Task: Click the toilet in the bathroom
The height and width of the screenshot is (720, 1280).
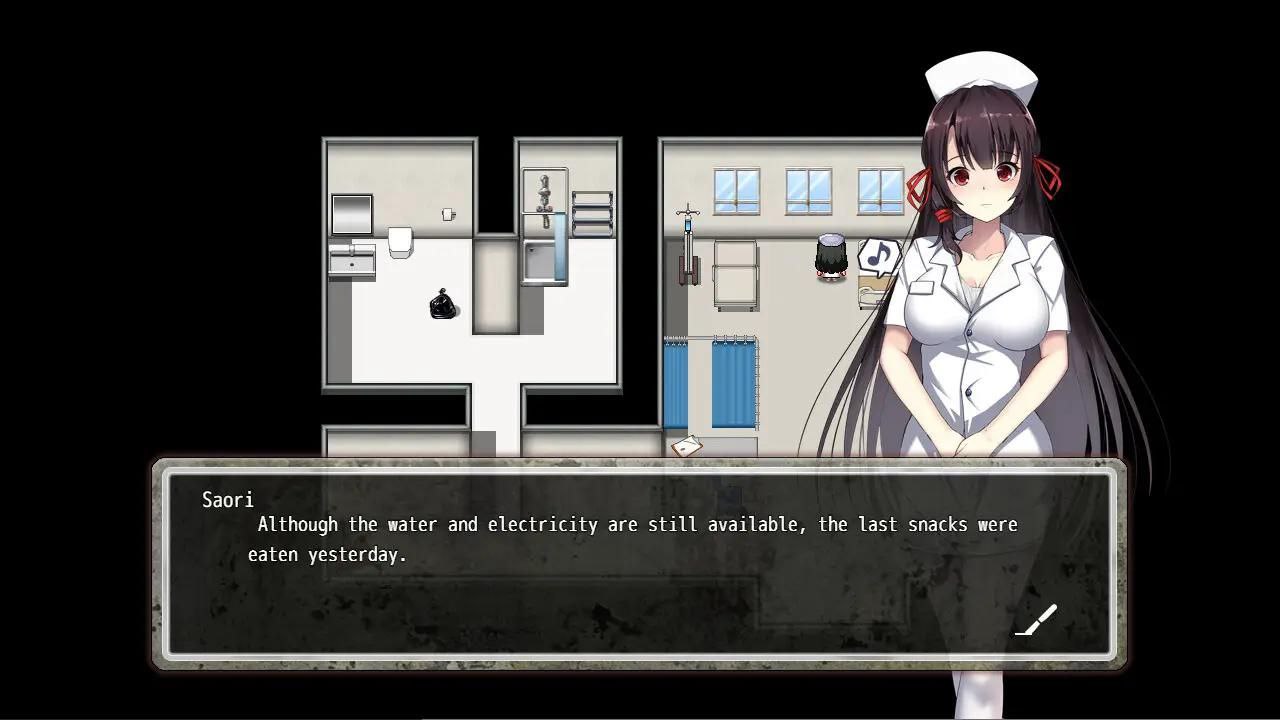Action: (x=400, y=243)
